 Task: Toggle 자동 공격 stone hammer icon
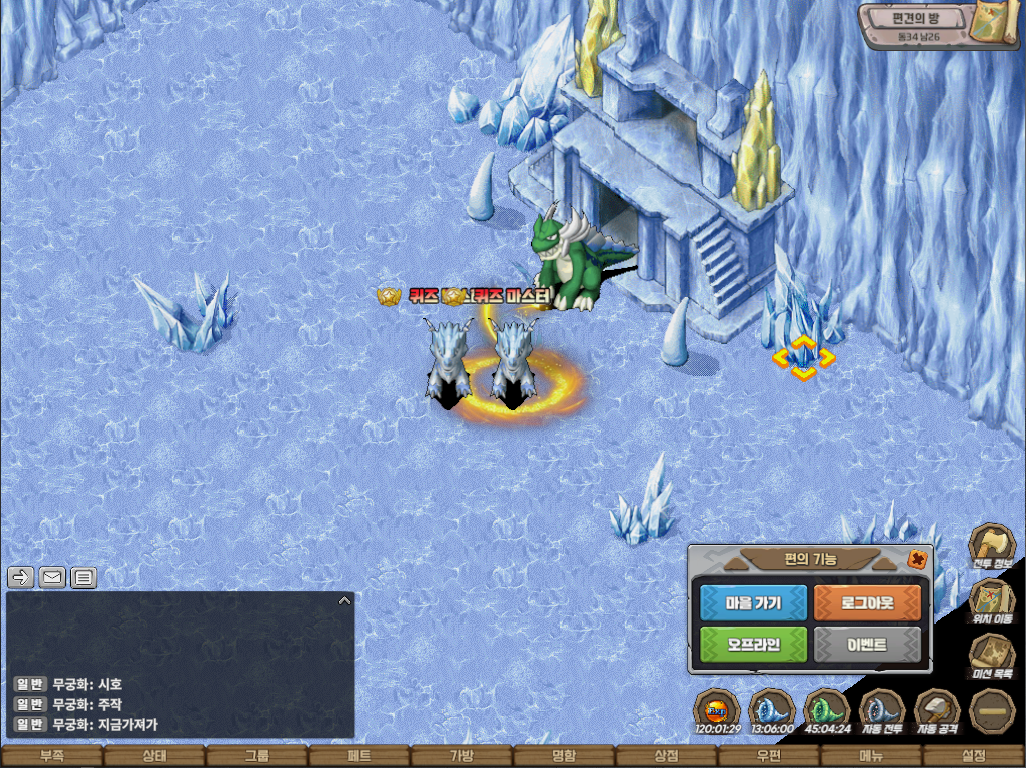[x=936, y=711]
